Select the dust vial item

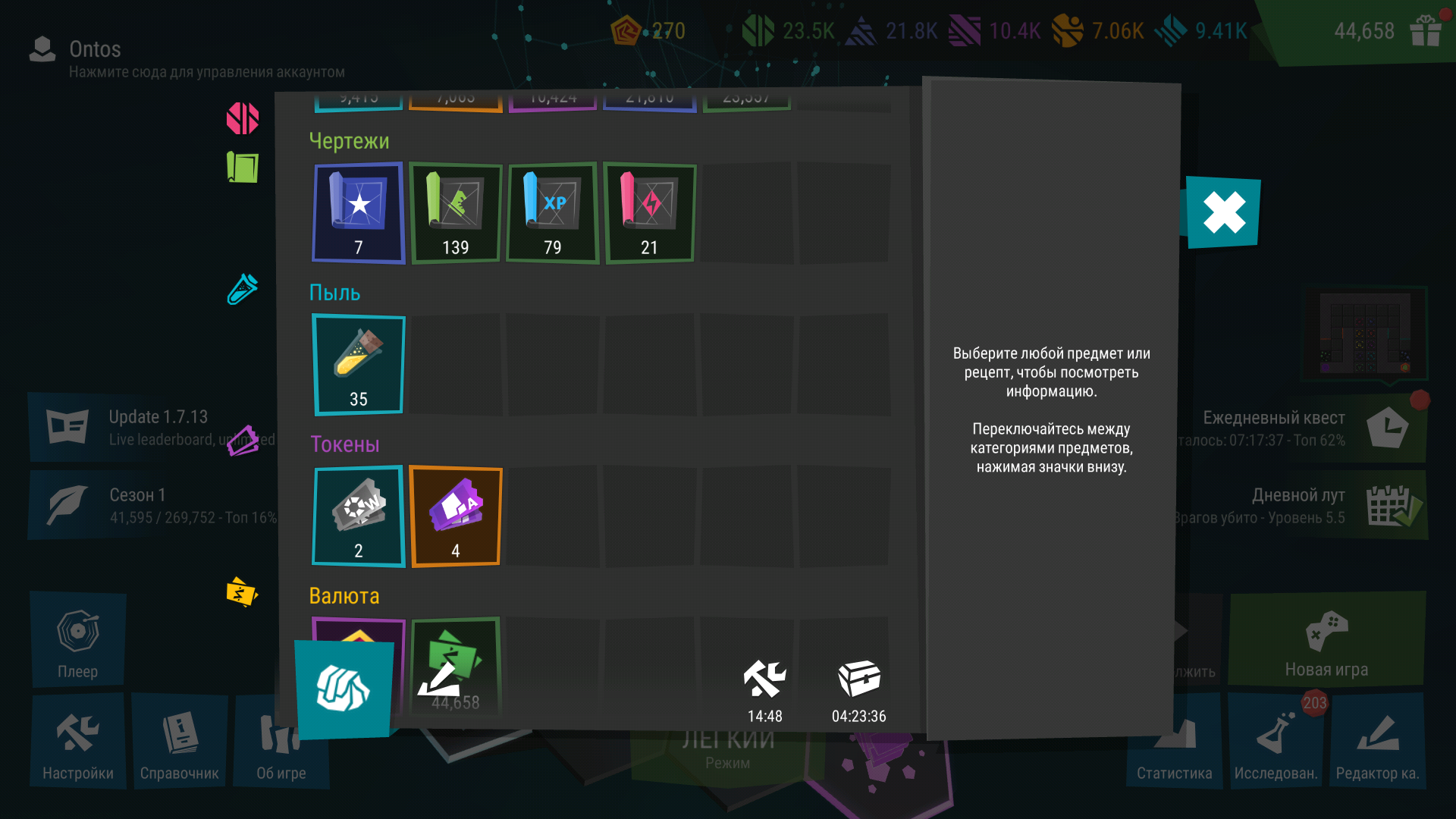[359, 365]
